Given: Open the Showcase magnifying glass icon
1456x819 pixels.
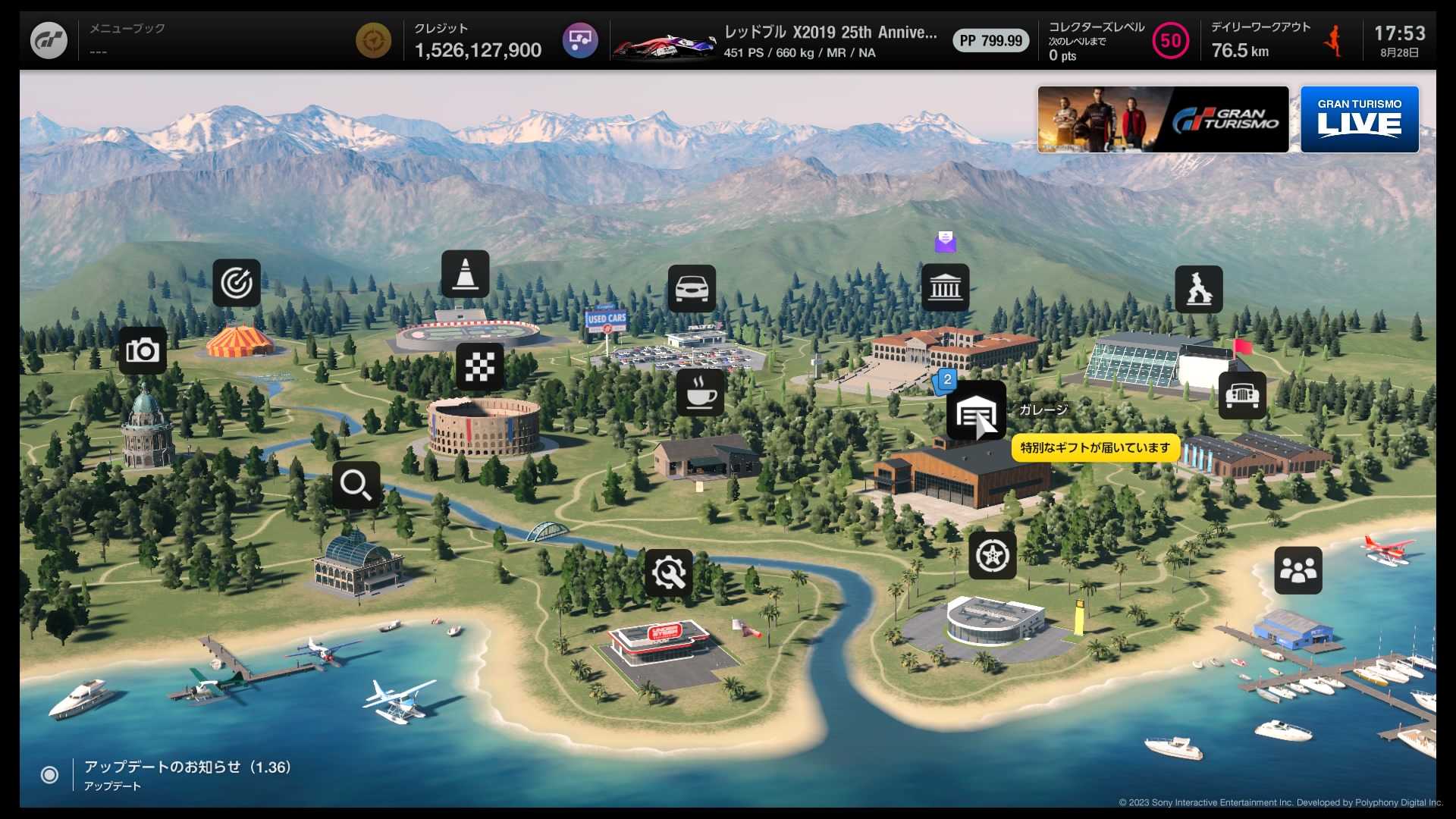Looking at the screenshot, I should tap(356, 485).
